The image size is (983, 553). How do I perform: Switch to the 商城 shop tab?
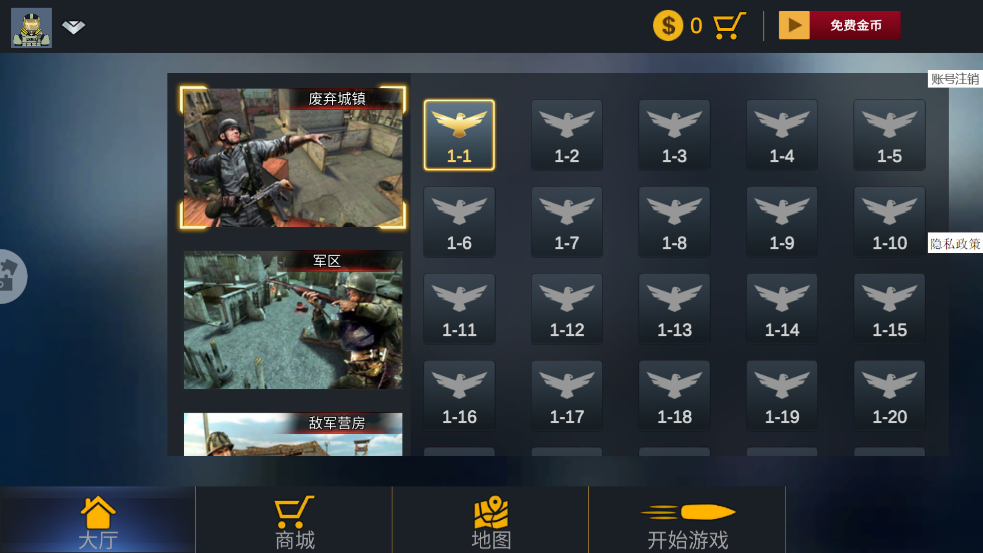pos(295,523)
